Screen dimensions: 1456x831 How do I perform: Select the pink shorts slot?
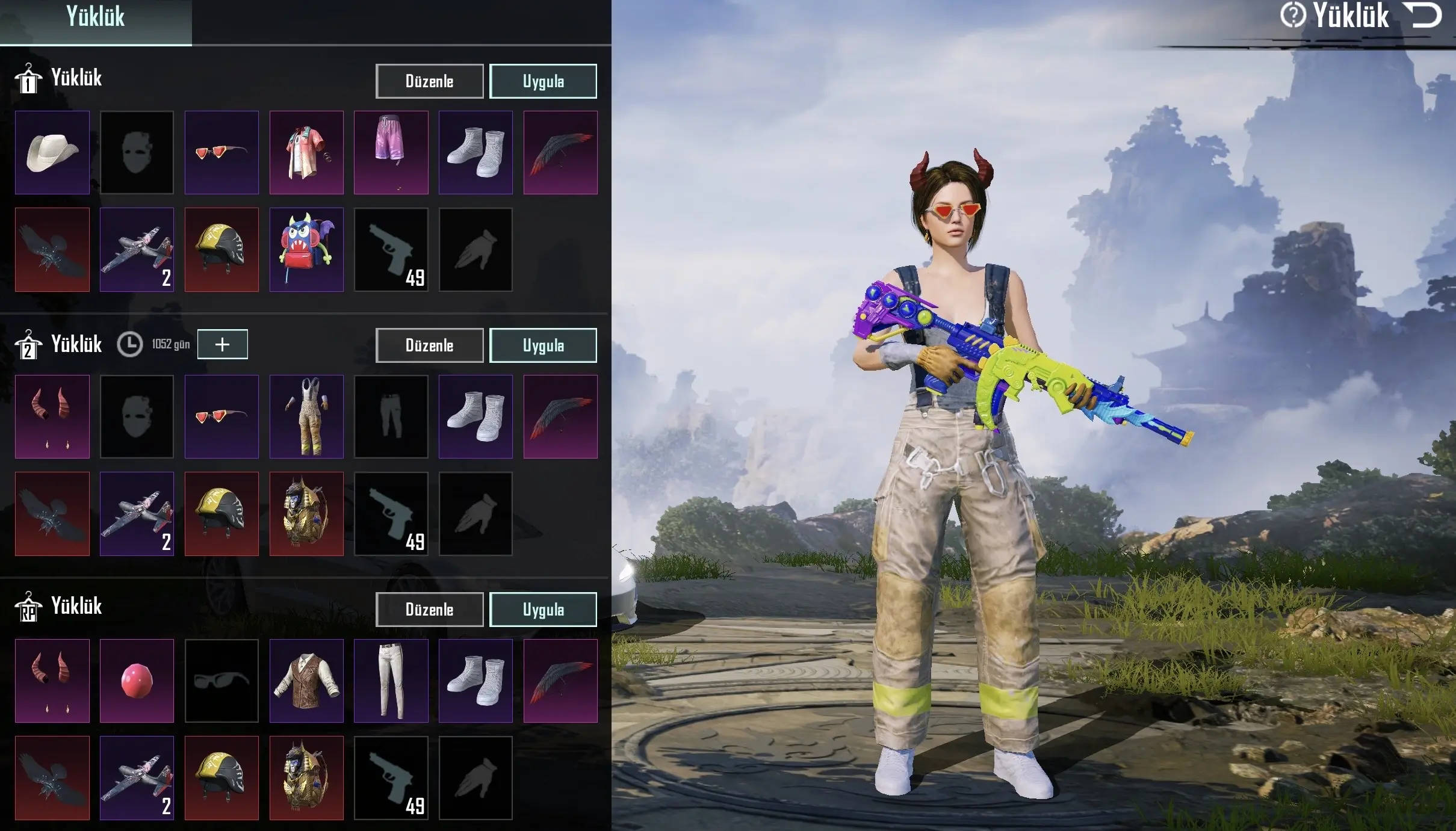point(391,152)
